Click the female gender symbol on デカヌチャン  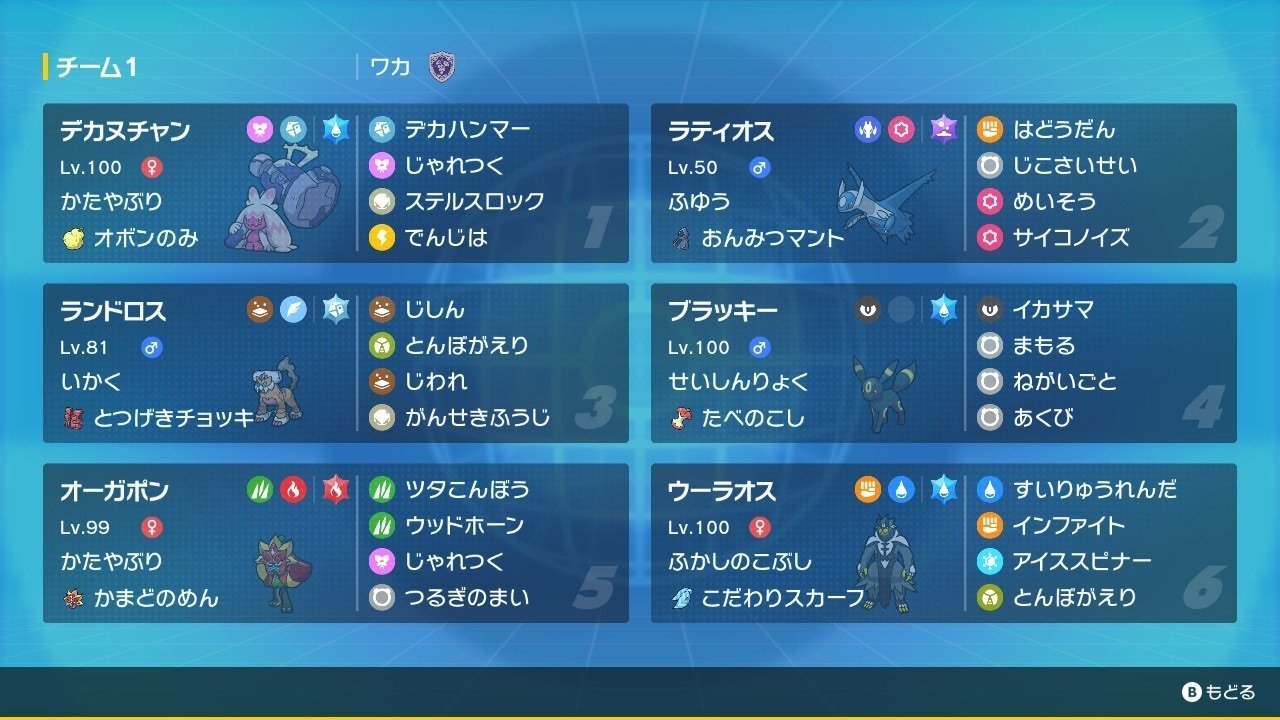(x=153, y=168)
